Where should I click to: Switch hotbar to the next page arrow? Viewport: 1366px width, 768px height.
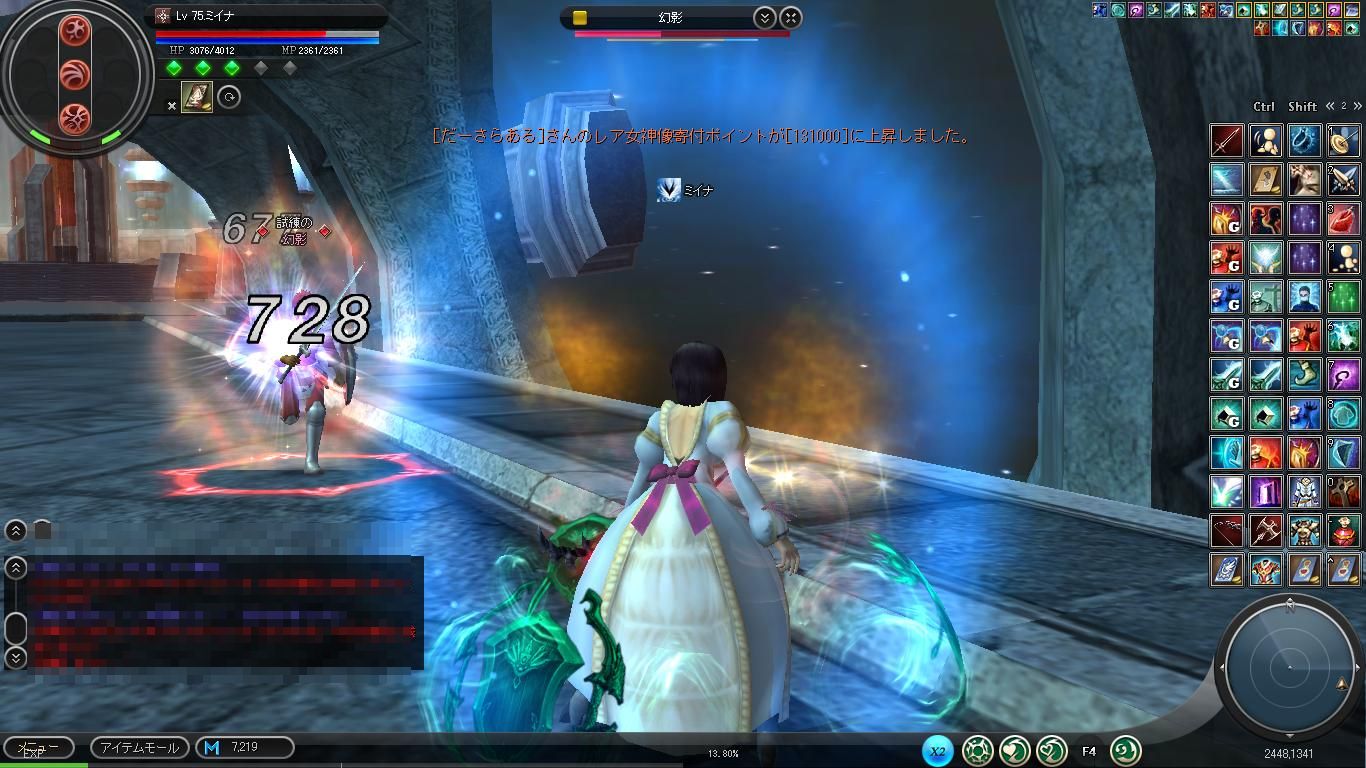1357,106
